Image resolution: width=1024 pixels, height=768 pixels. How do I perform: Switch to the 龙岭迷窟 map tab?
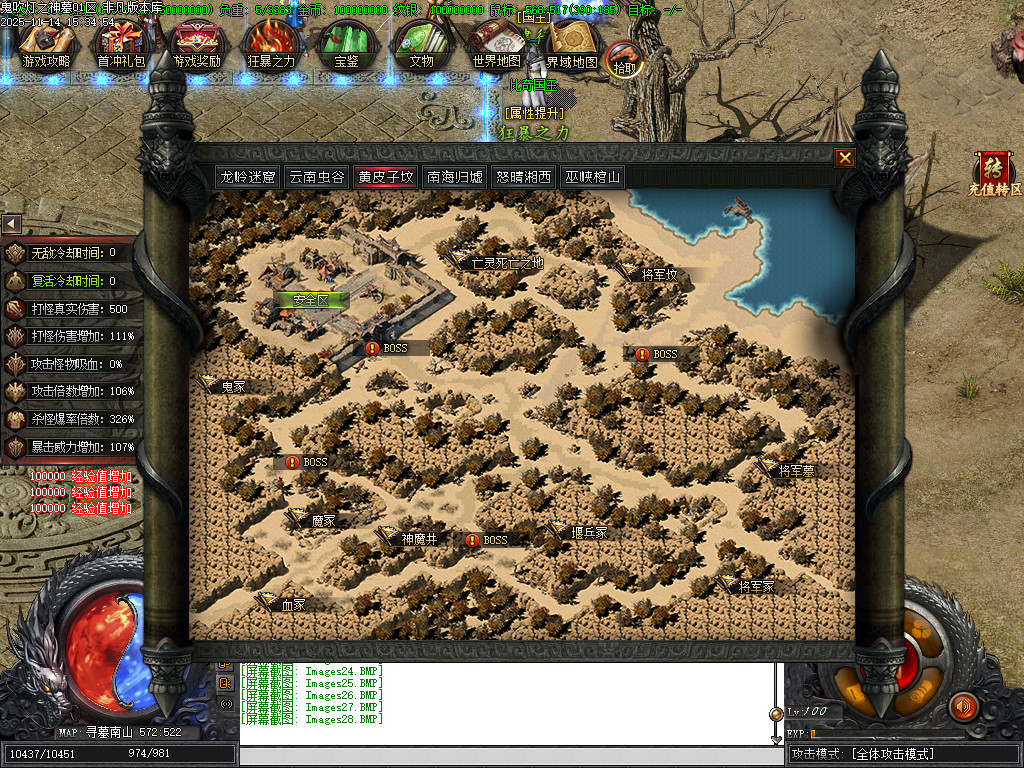[249, 177]
